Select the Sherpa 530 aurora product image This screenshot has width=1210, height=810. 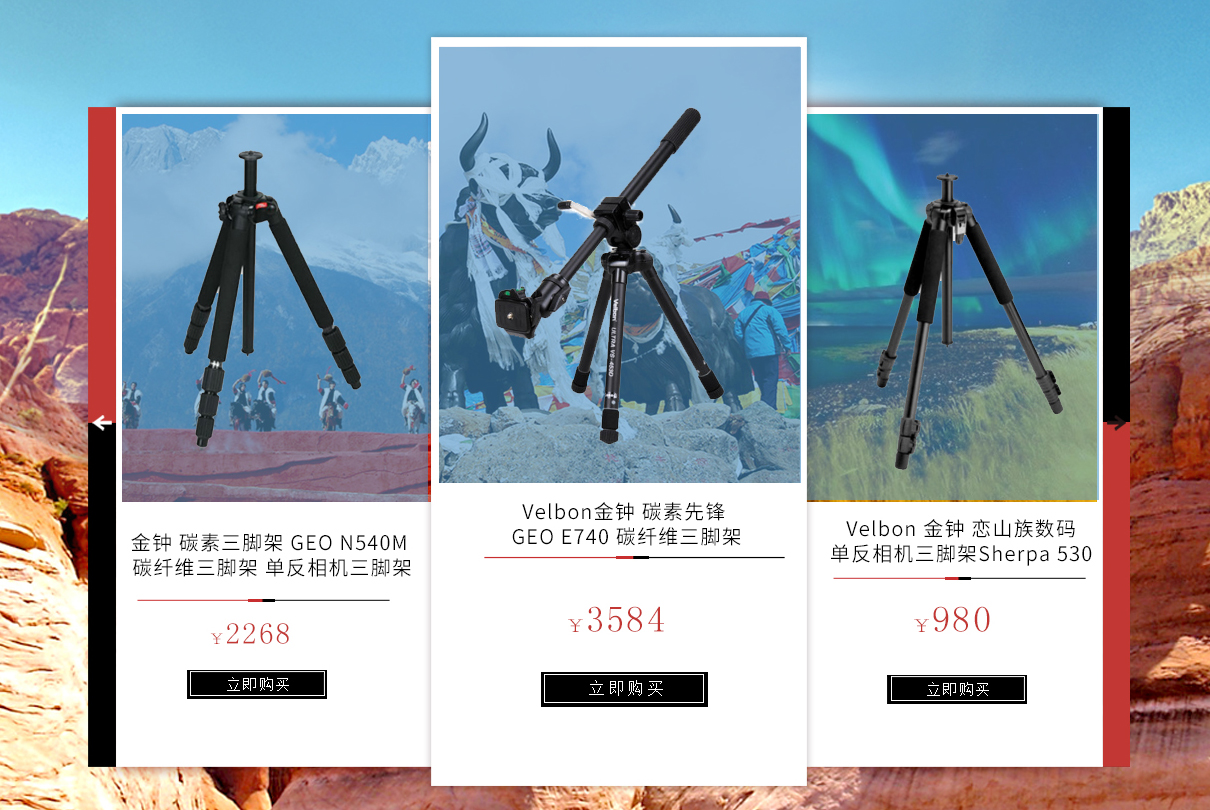952,307
